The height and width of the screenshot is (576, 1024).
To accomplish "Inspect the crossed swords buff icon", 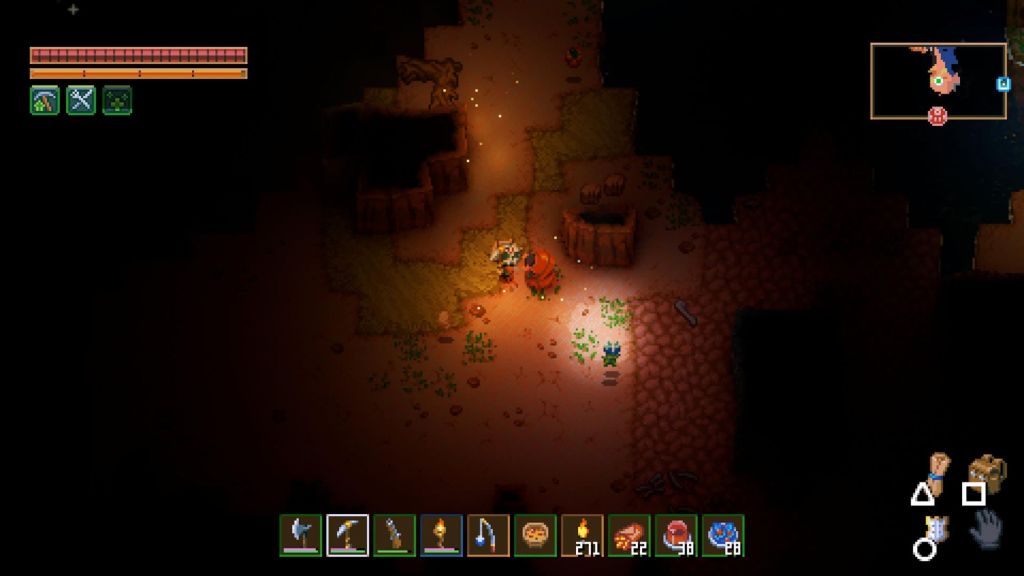I will pyautogui.click(x=81, y=100).
